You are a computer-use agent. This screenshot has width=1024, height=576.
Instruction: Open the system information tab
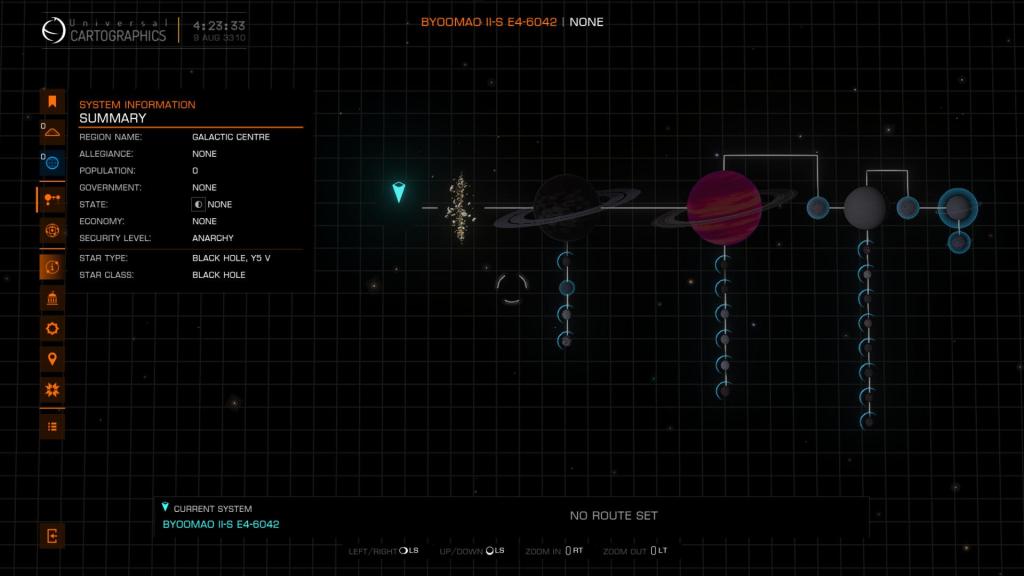click(52, 267)
